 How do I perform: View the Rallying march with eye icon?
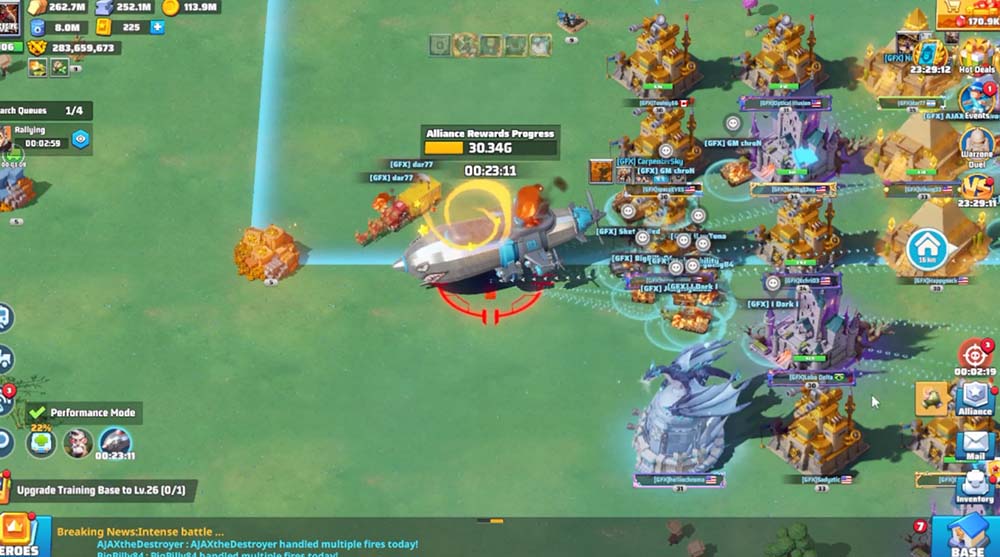tap(81, 139)
